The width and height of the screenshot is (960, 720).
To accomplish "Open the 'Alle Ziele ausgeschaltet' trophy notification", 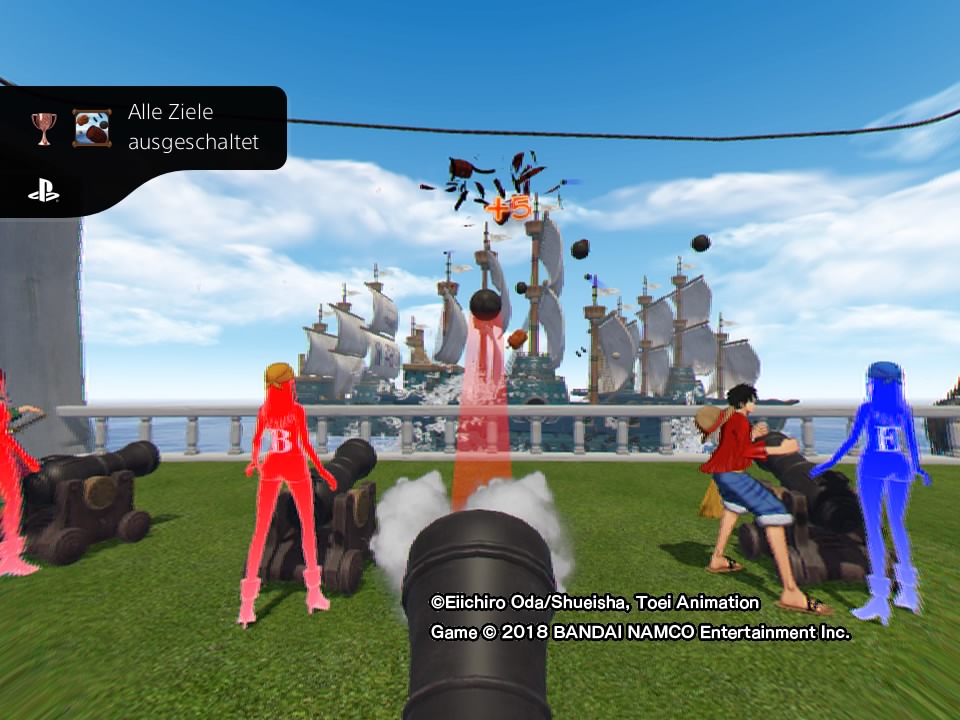I will [x=192, y=127].
